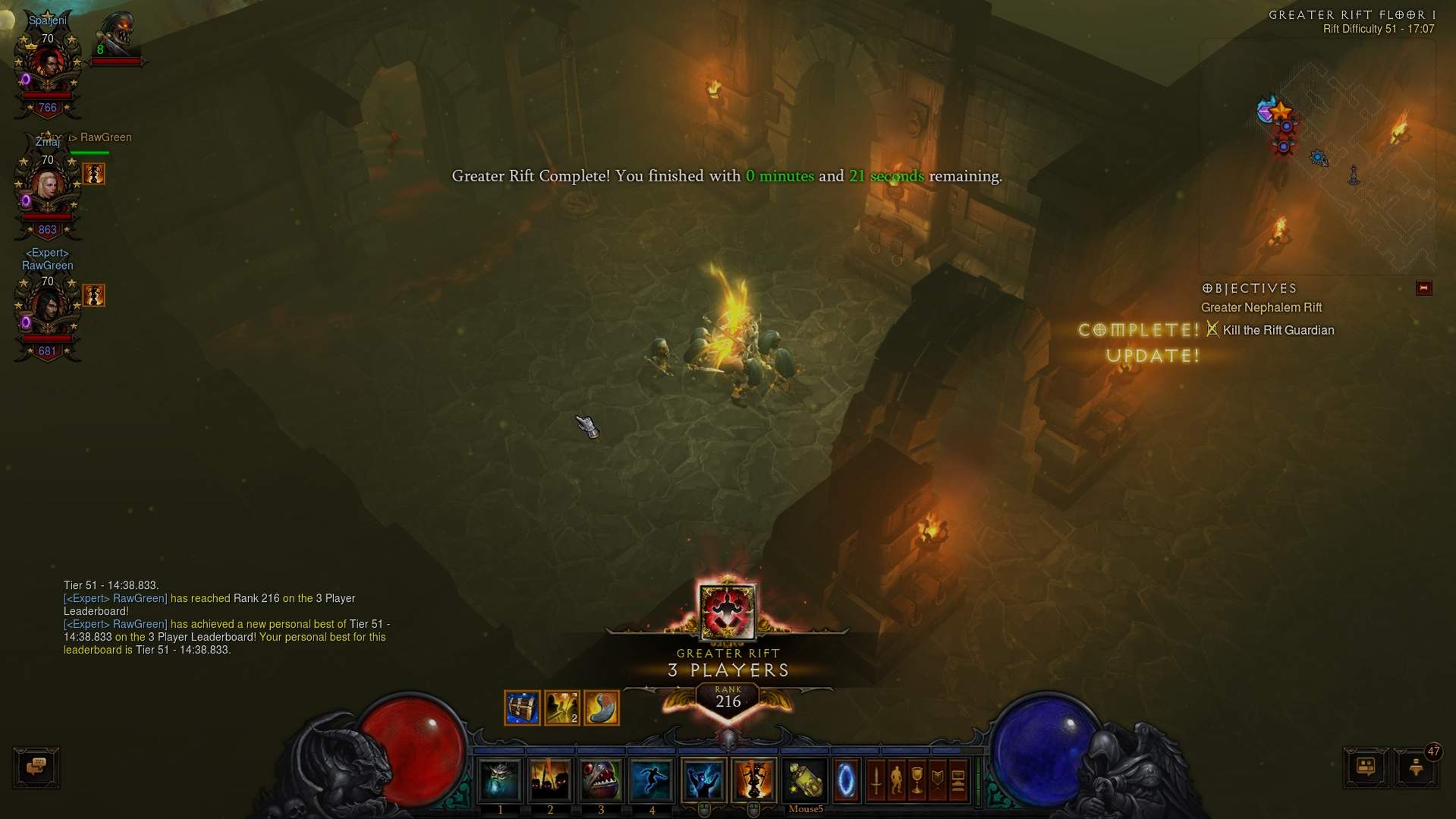The width and height of the screenshot is (1456, 819).
Task: Select Spaljeni's party portrait
Action: (48, 66)
